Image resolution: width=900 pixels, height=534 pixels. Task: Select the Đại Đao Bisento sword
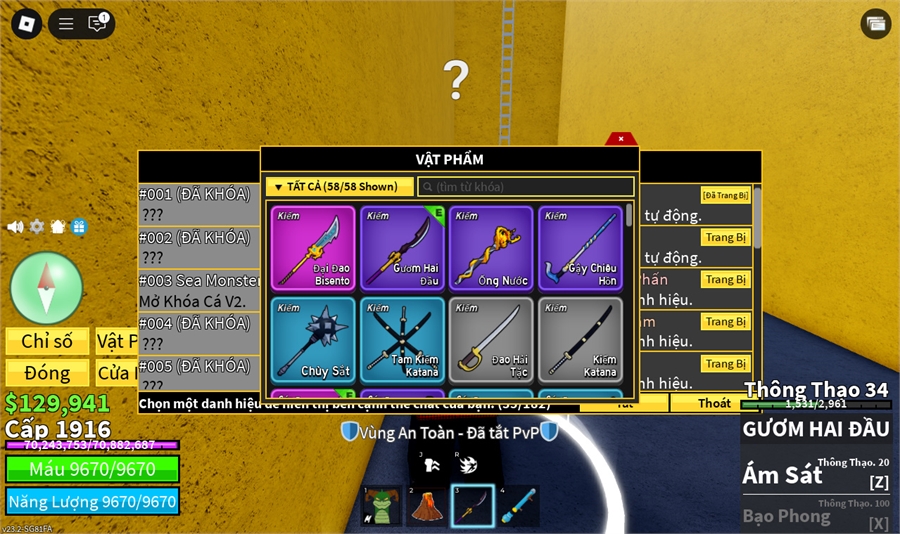point(313,248)
